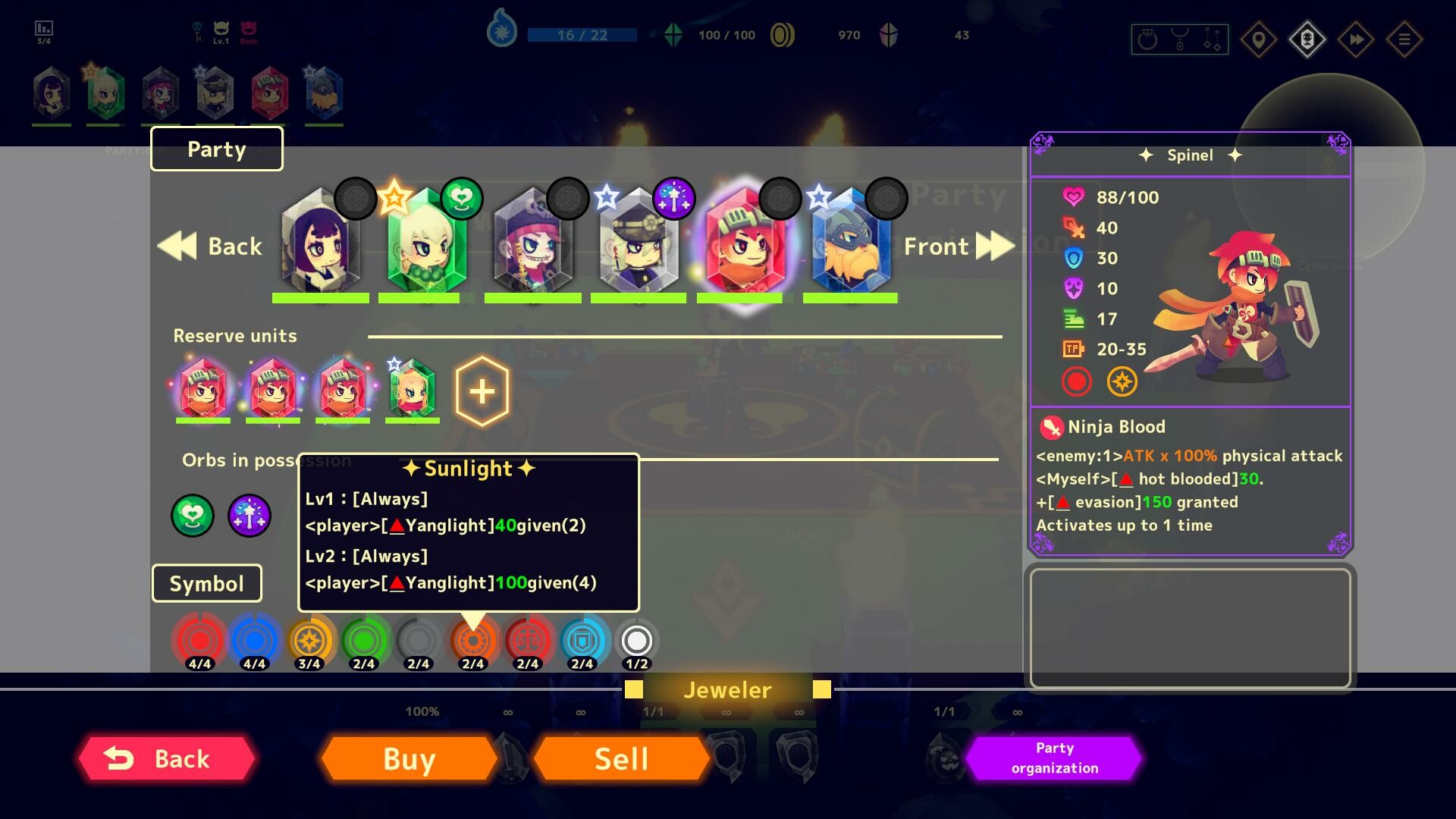Open Party organization

point(1053,758)
